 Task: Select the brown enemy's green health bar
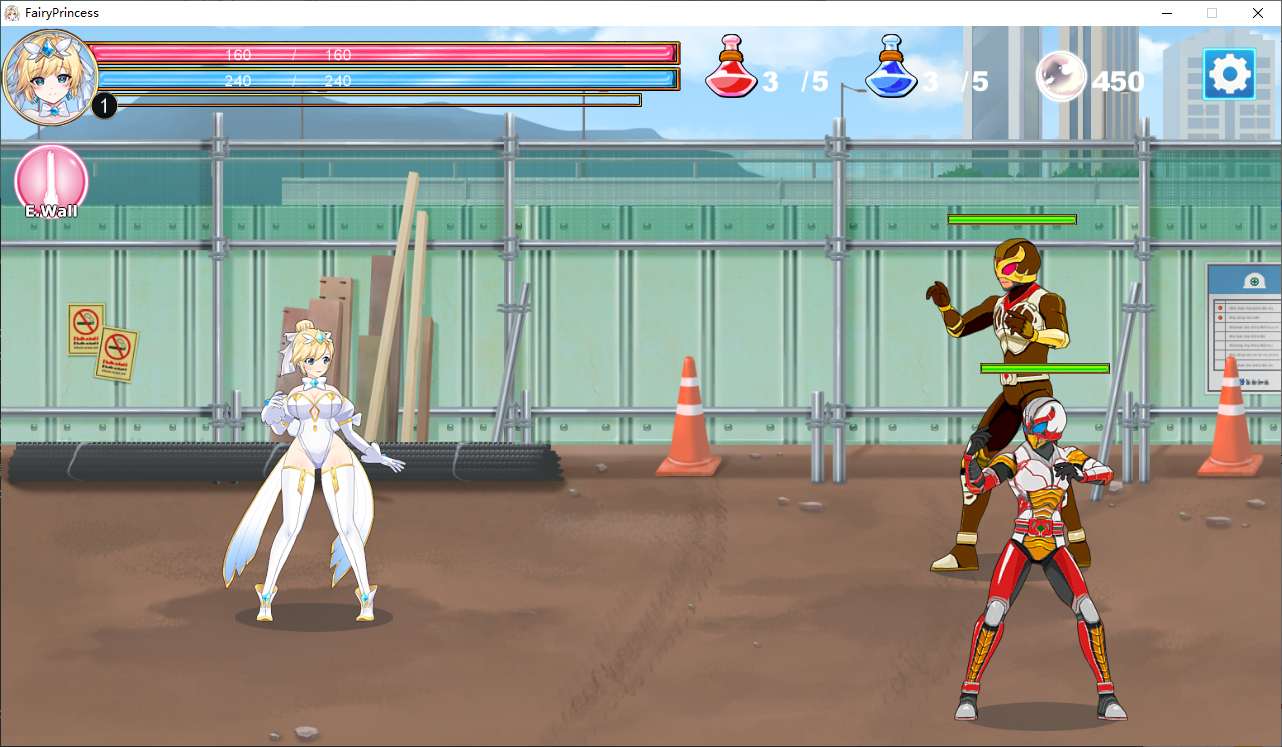click(x=1012, y=219)
